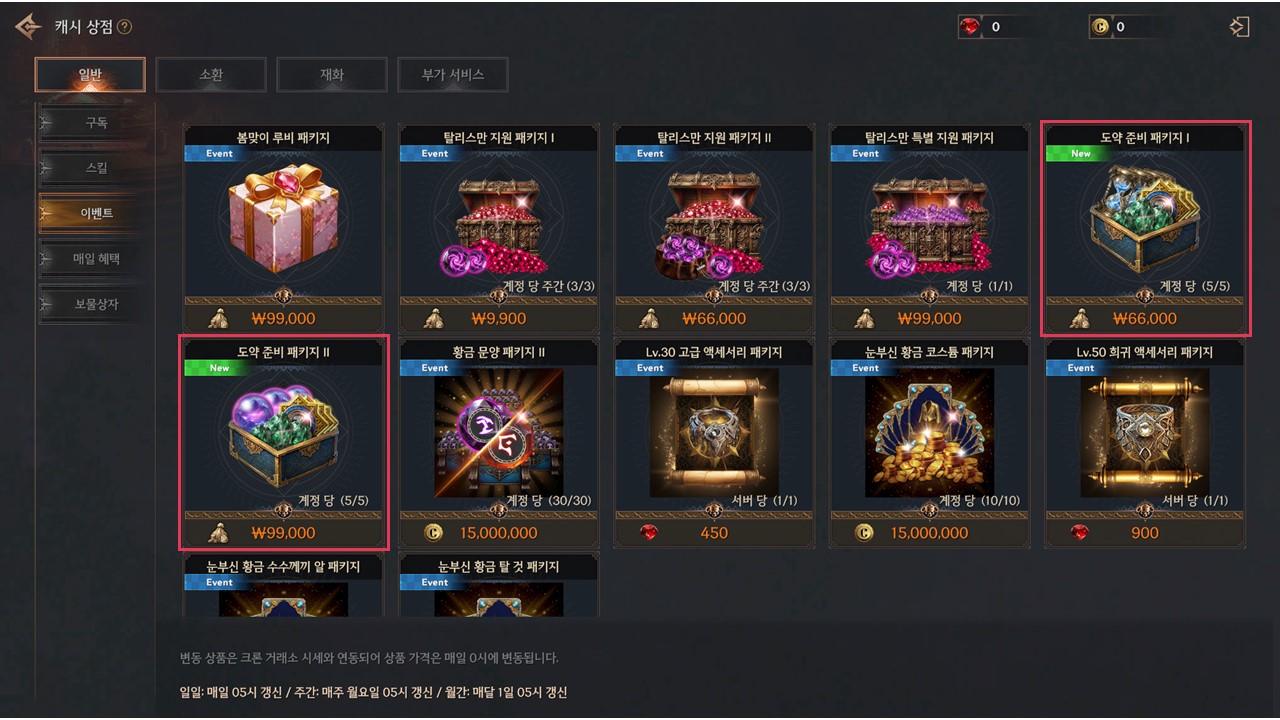Show the 매일 혜택 category
This screenshot has width=1280, height=720.
(96, 259)
